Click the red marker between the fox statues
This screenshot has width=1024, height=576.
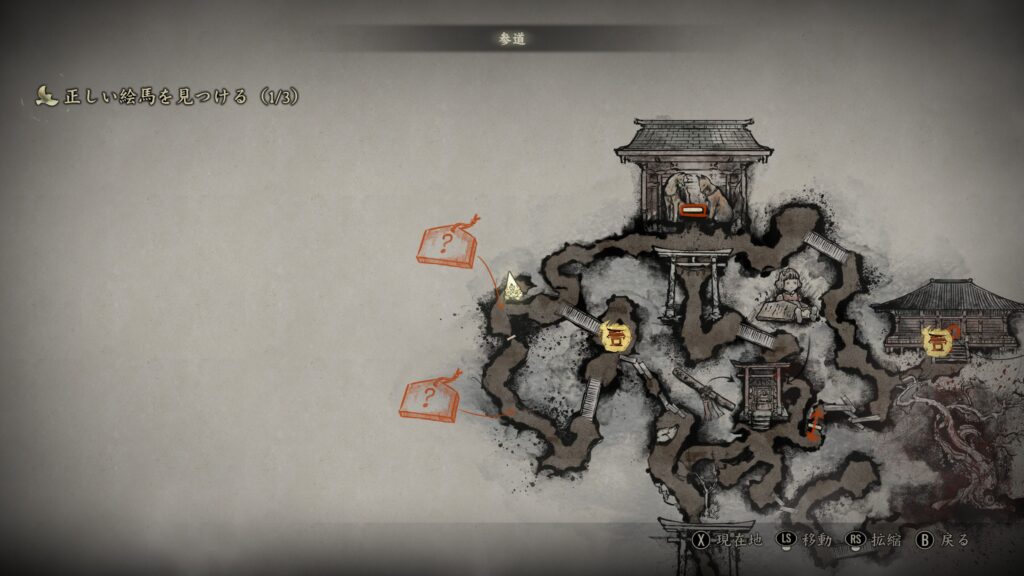click(693, 210)
